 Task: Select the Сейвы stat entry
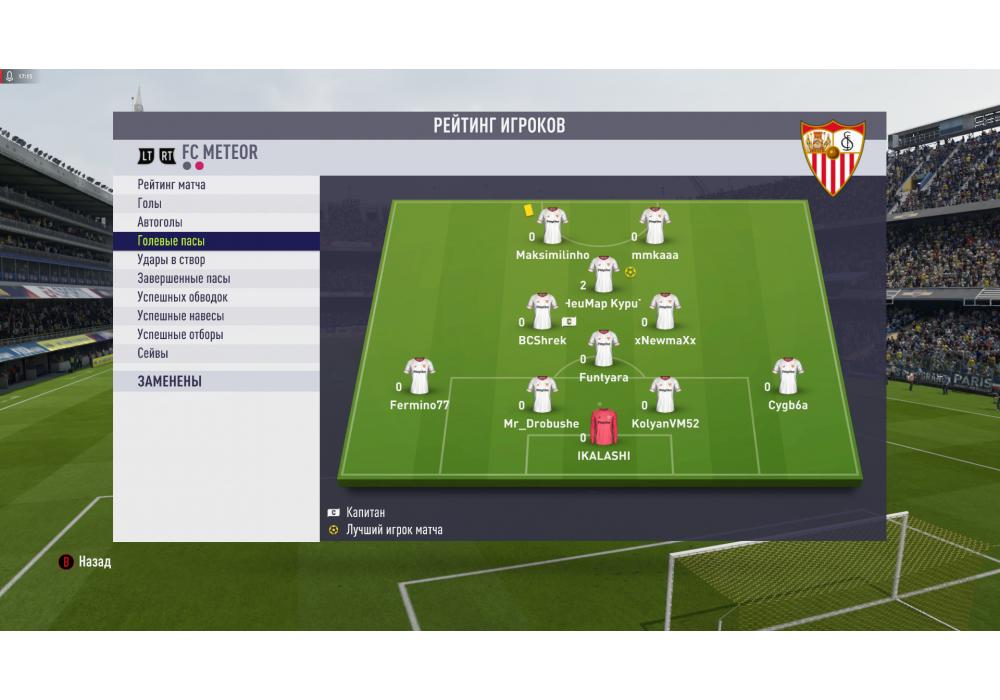coord(153,353)
